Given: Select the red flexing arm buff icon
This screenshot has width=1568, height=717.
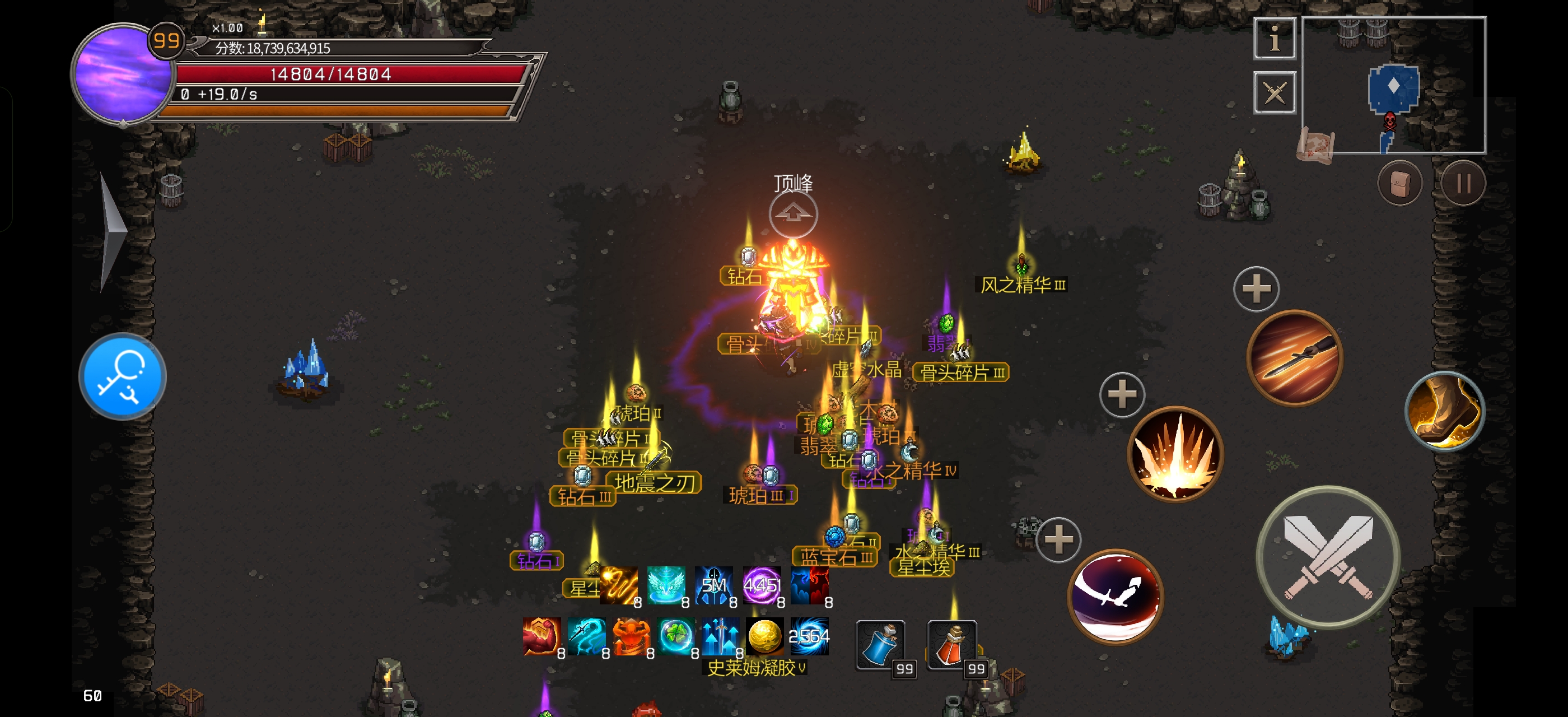Looking at the screenshot, I should 540,637.
